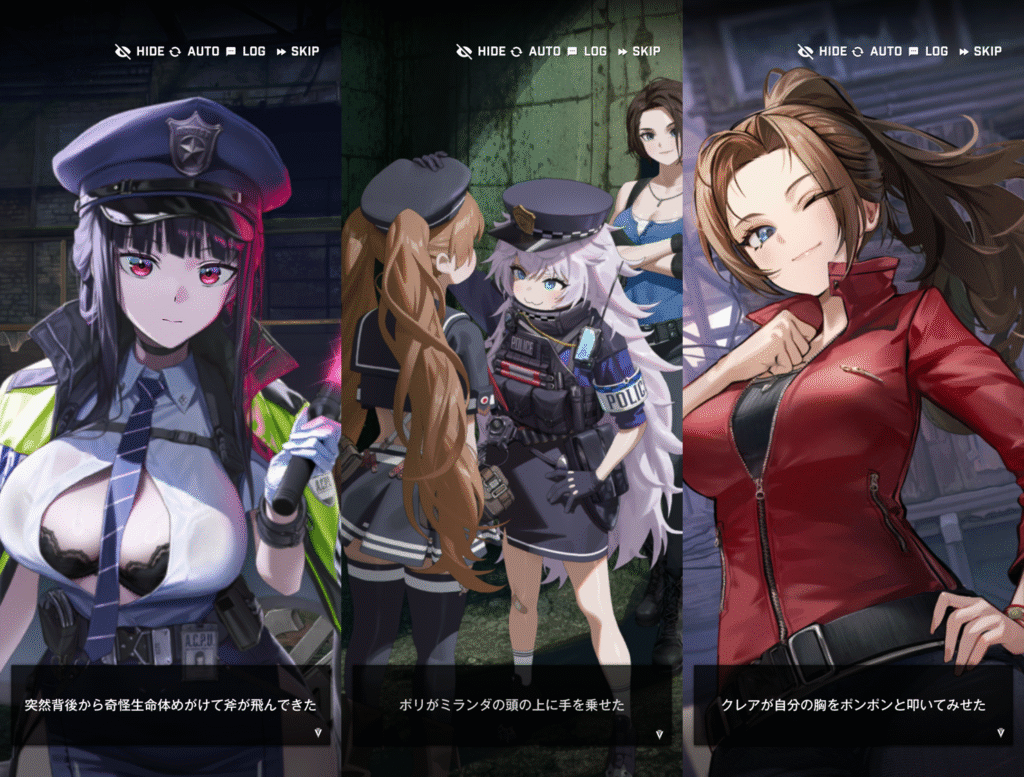This screenshot has height=777, width=1024.
Task: Hide the interface in the white-haired police girl panel
Action: click(480, 51)
